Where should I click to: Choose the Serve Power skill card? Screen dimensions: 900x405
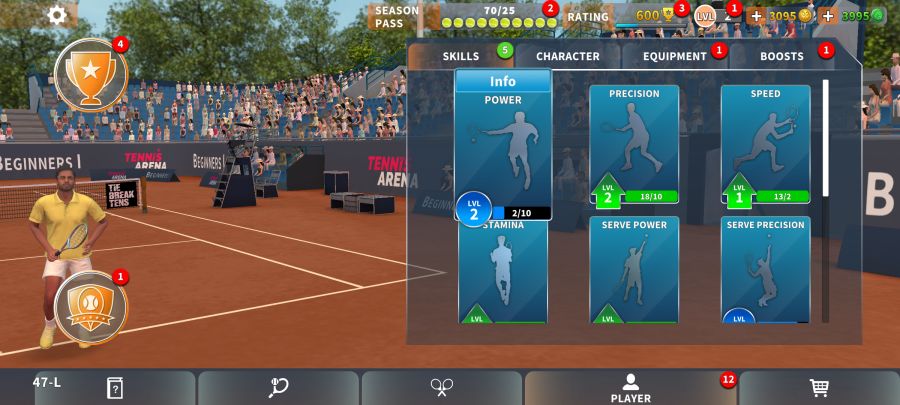tap(634, 270)
